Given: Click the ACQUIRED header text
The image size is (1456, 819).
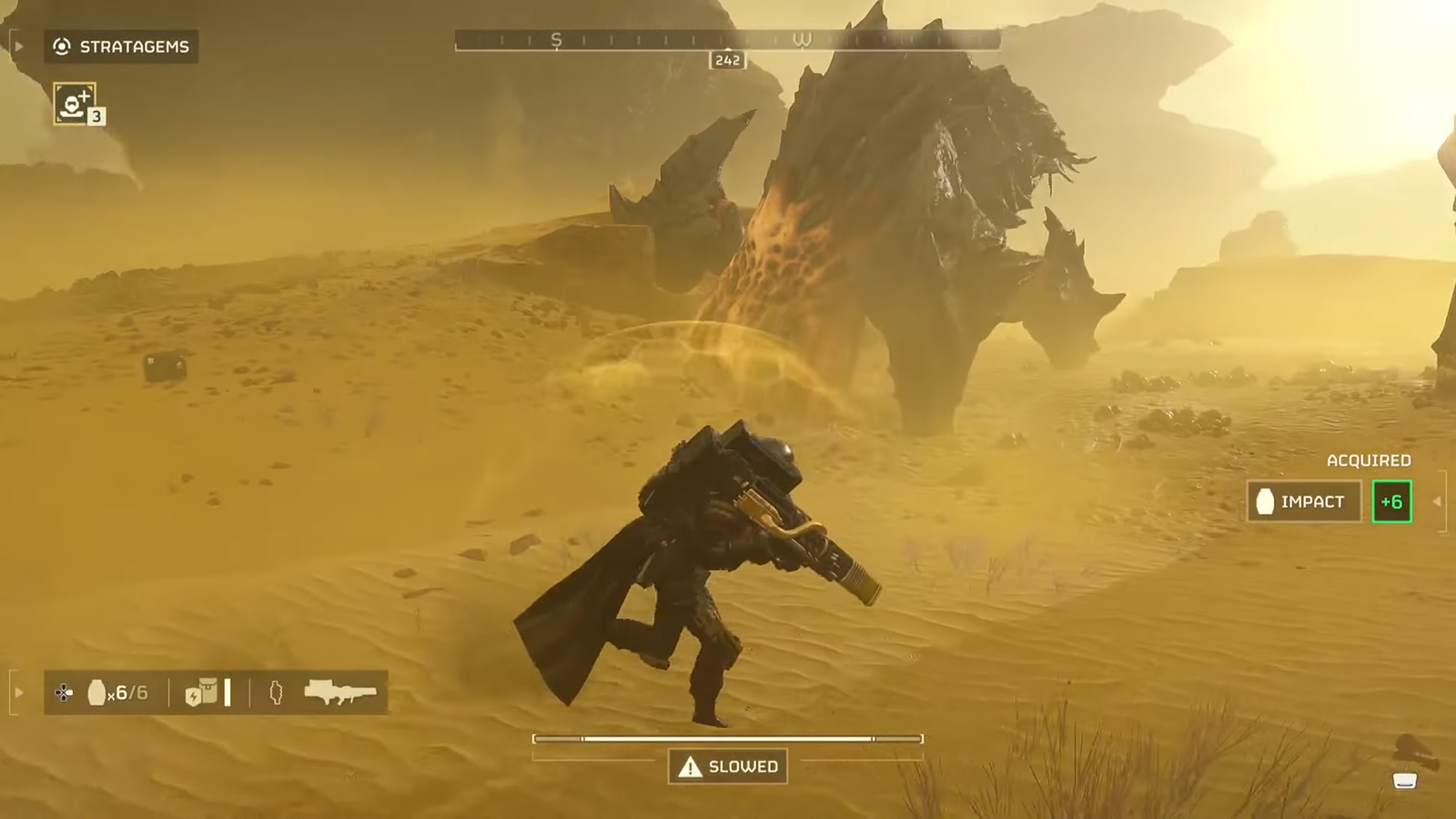Looking at the screenshot, I should [x=1369, y=460].
